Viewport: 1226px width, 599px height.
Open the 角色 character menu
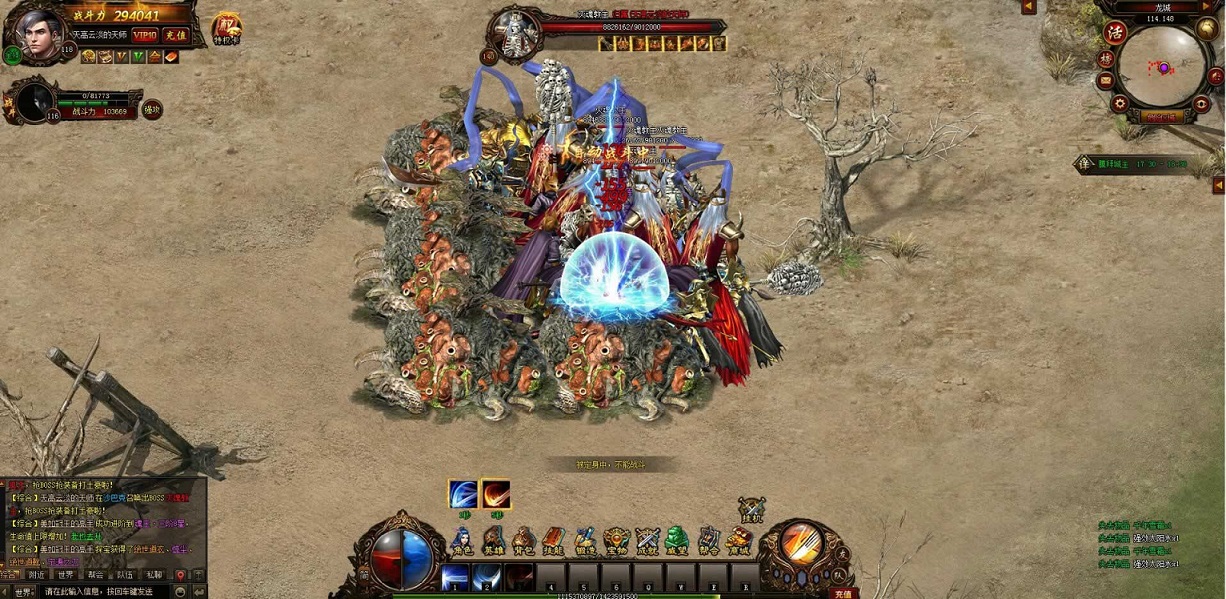pos(461,540)
